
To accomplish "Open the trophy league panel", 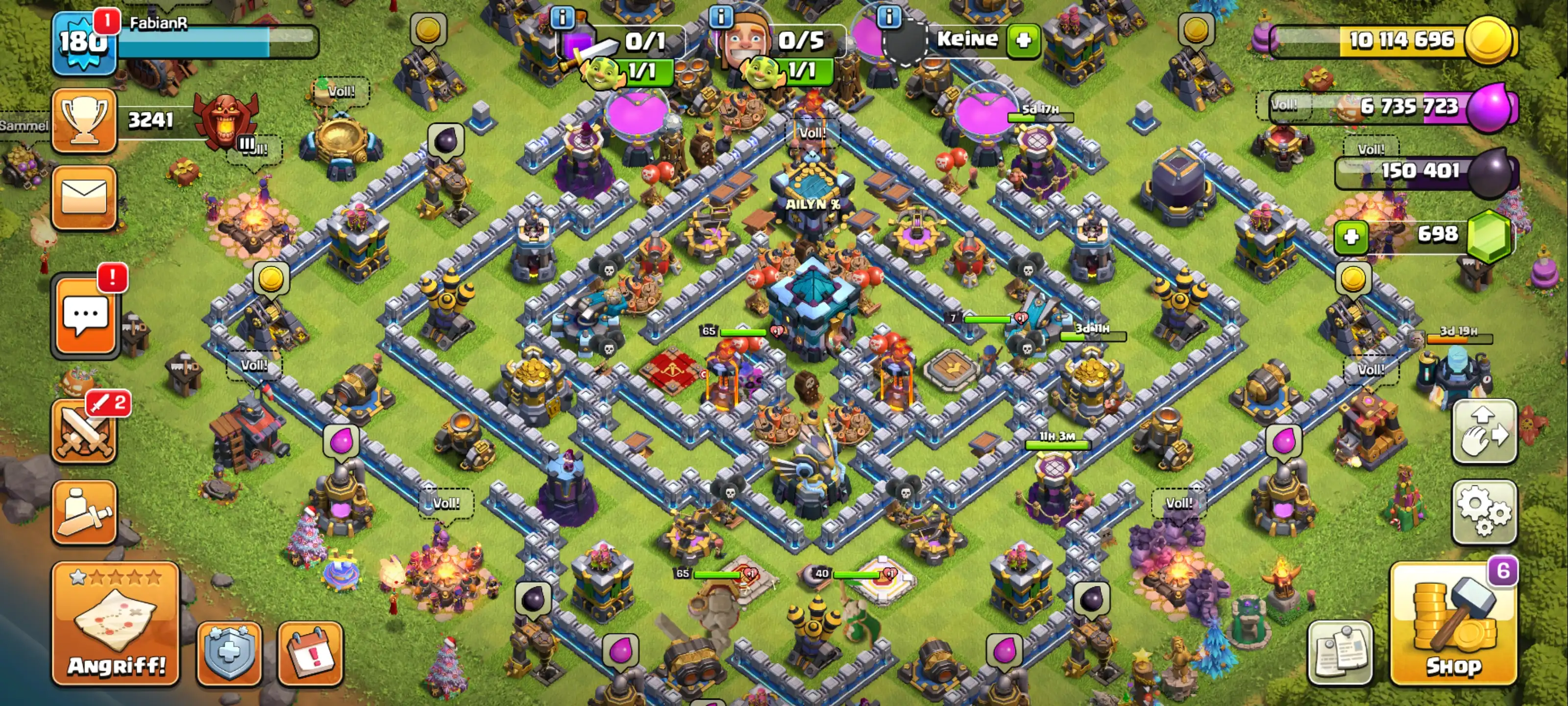I will (84, 121).
